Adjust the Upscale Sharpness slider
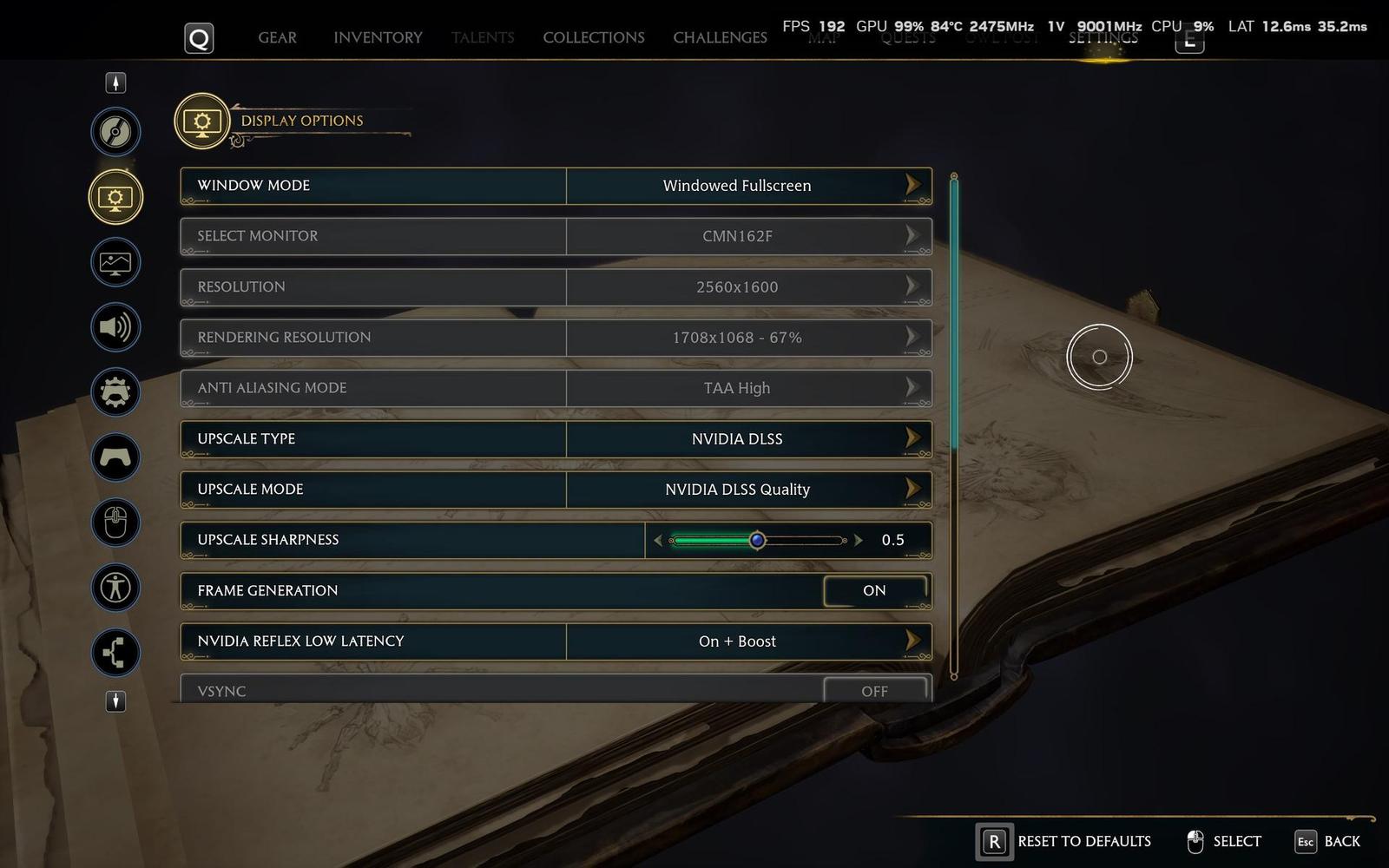Image resolution: width=1389 pixels, height=868 pixels. [758, 539]
